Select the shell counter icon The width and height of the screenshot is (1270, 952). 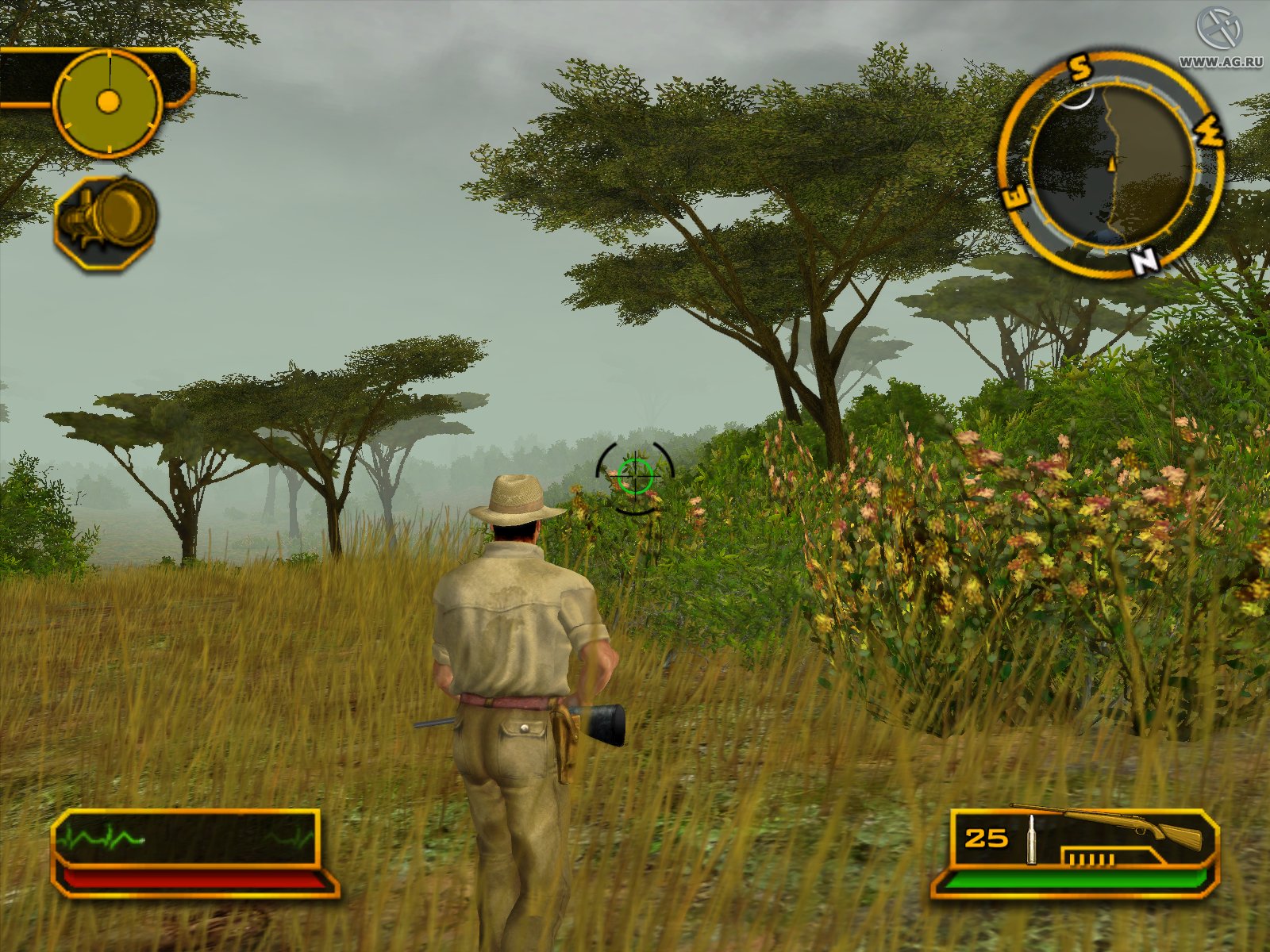click(1091, 858)
